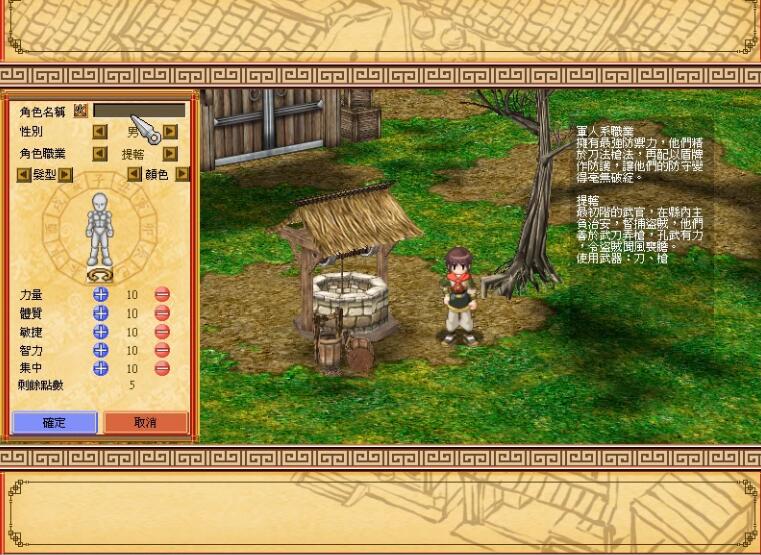The width and height of the screenshot is (761, 555).
Task: Increase 集中 (Focus) with blue plus
Action: point(100,368)
